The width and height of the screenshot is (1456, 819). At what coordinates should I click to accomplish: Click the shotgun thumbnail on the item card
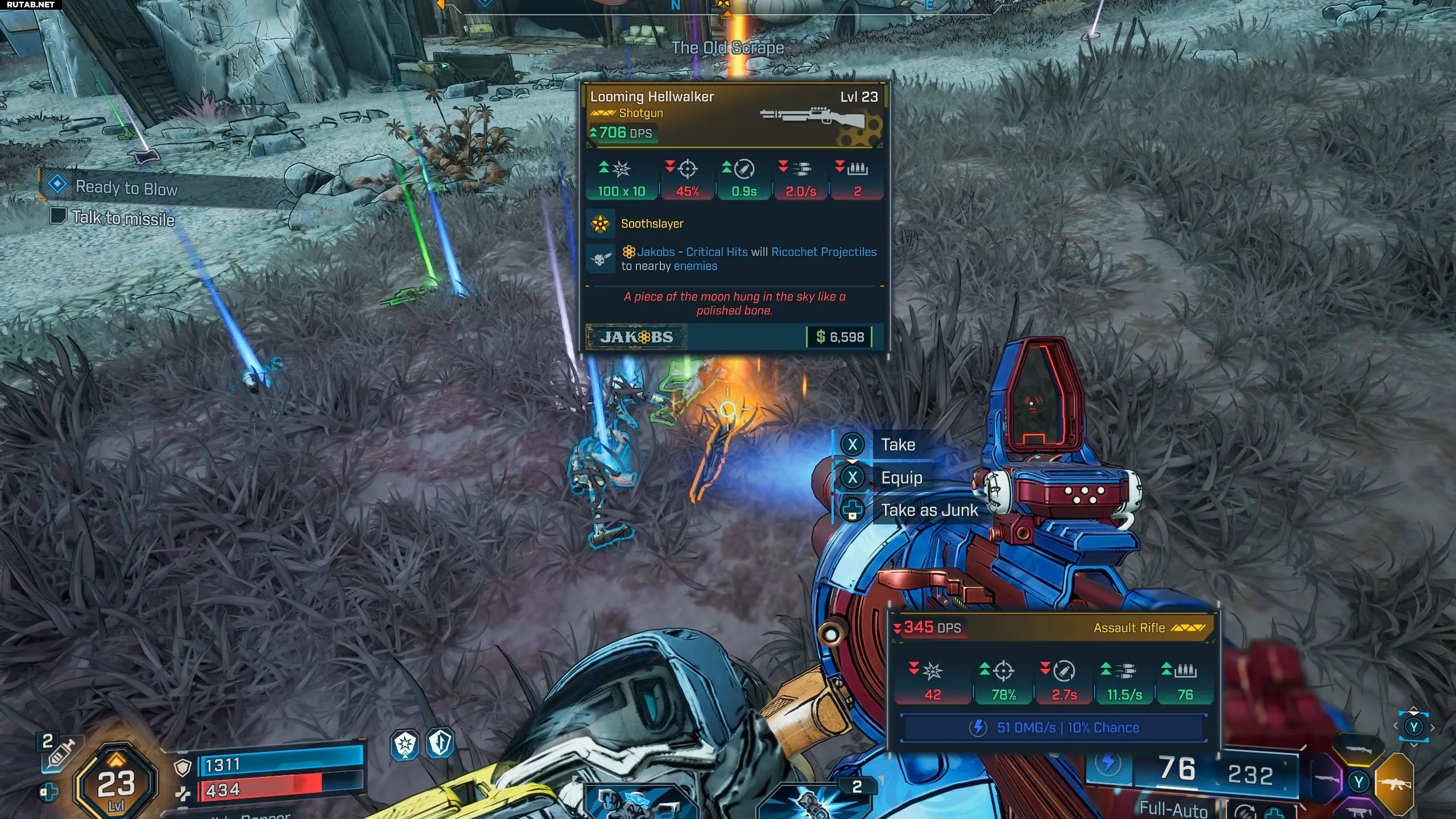pyautogui.click(x=813, y=118)
